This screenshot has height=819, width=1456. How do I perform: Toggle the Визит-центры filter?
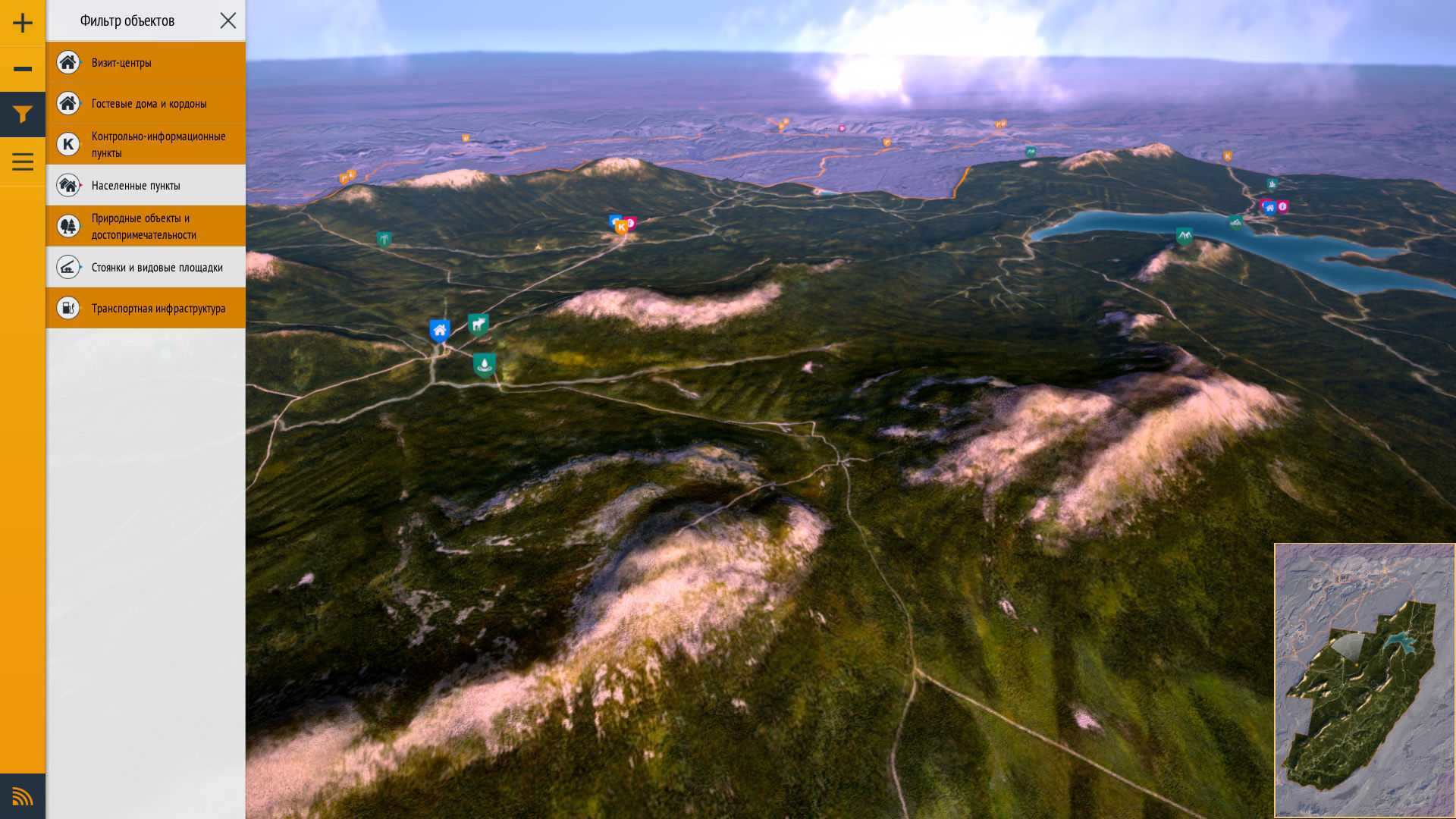pos(146,62)
